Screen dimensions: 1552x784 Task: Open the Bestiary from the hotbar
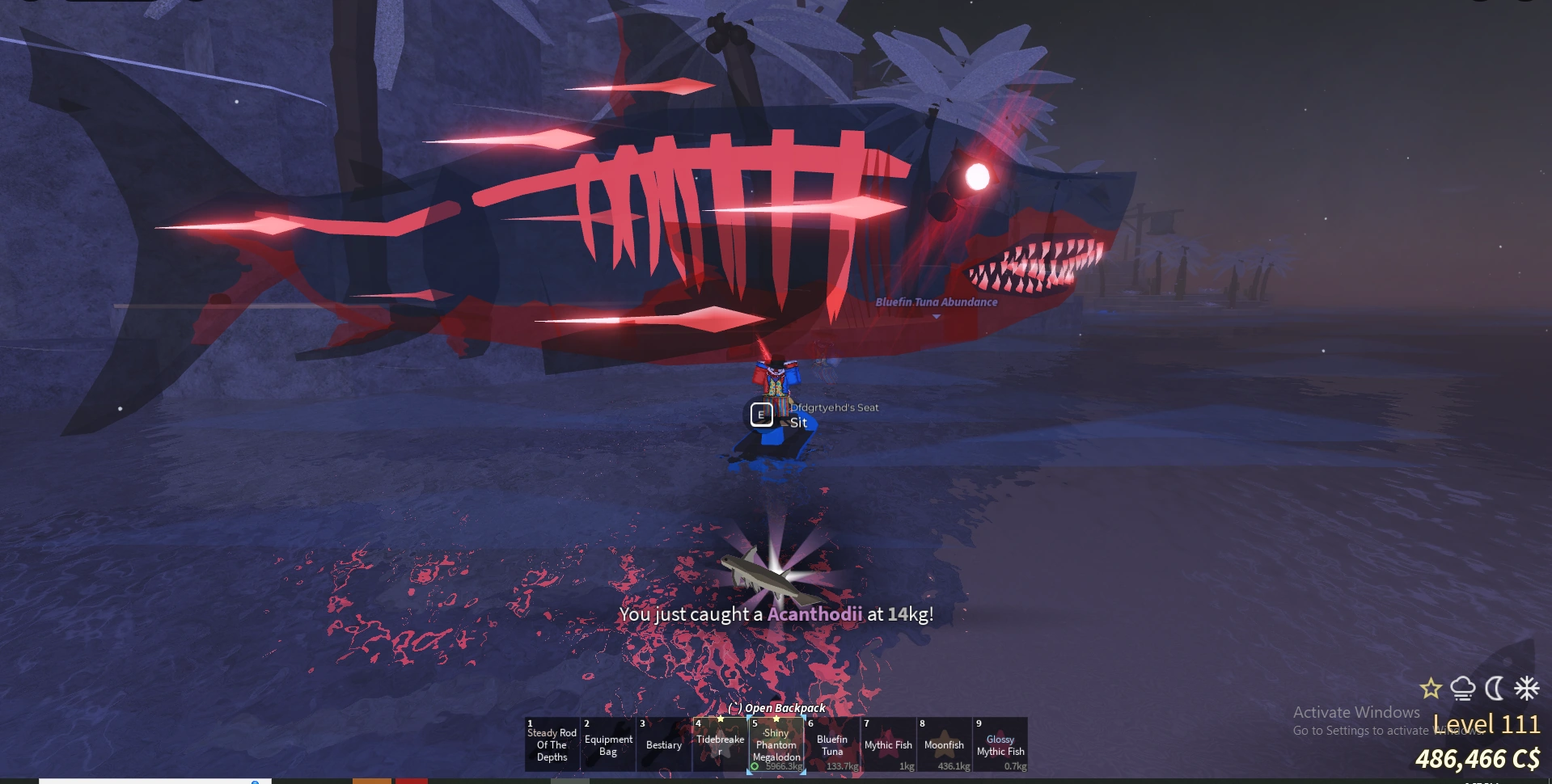pyautogui.click(x=663, y=745)
